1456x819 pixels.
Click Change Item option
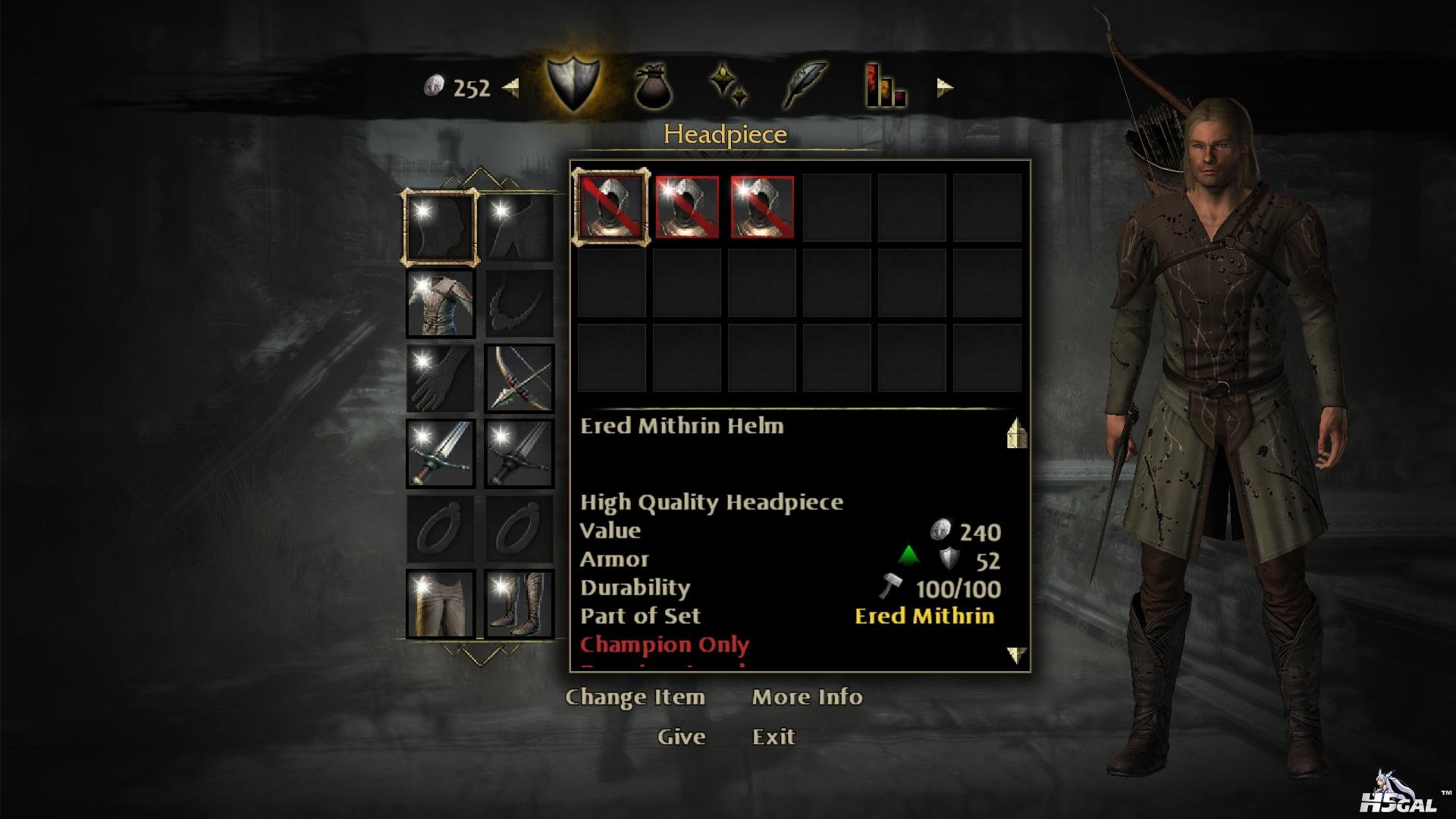click(x=635, y=697)
